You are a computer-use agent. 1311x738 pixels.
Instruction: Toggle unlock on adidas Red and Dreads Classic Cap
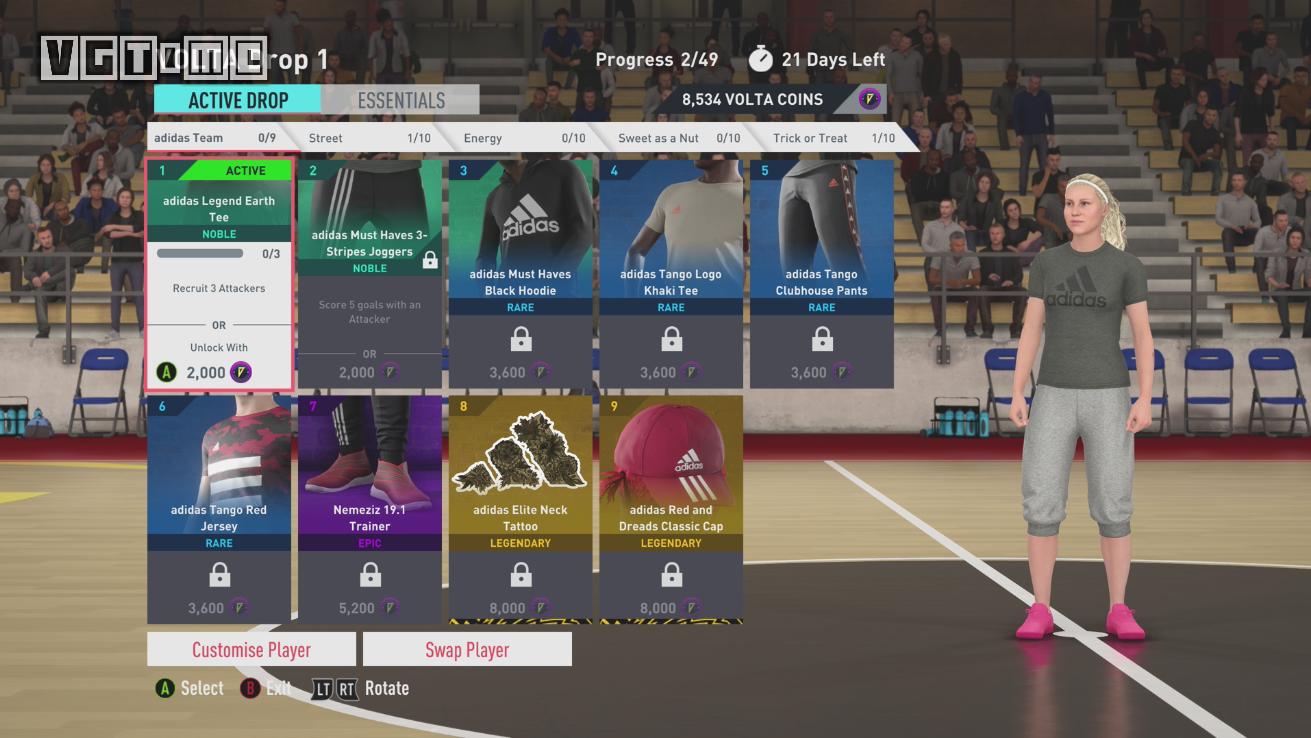point(670,575)
